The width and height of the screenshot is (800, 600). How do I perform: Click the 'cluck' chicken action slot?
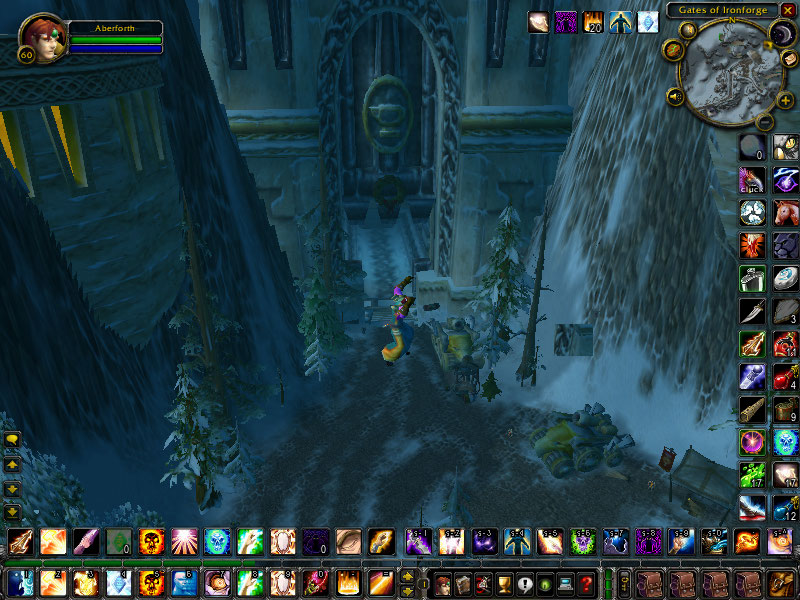pyautogui.click(x=751, y=180)
